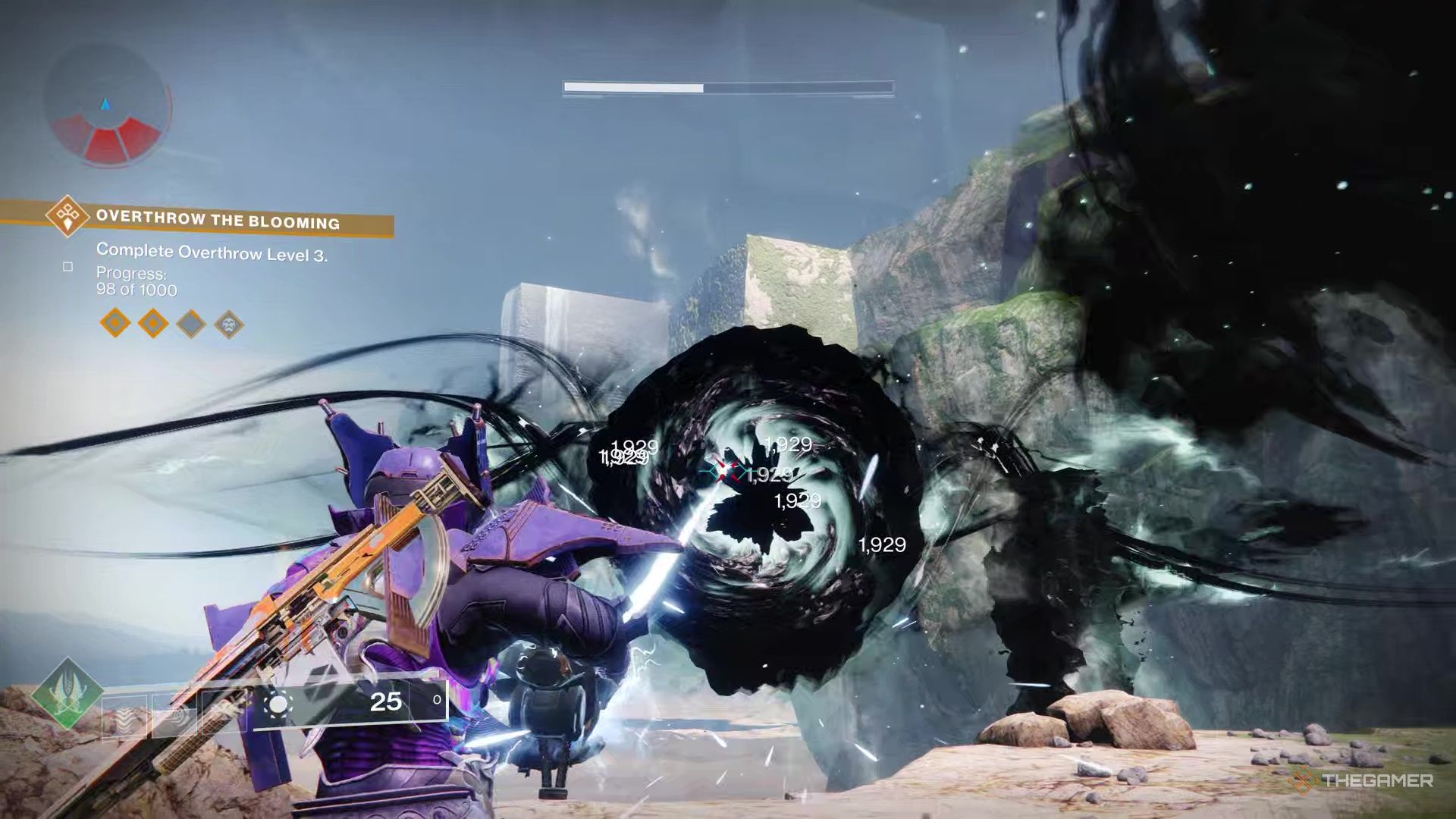Screen dimensions: 1456x819
Task: Toggle the checkbox beside the Progress objective
Action: (x=68, y=267)
